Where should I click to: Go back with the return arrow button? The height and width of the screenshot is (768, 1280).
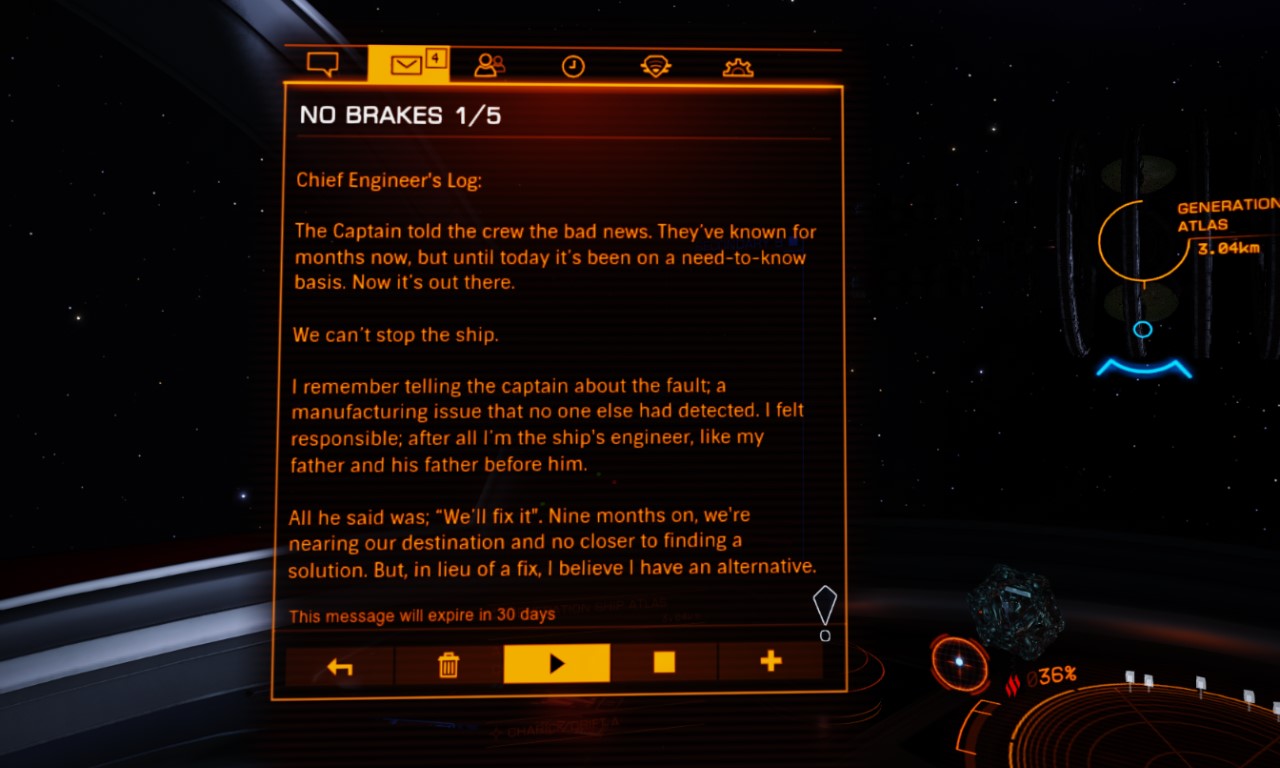pos(340,664)
